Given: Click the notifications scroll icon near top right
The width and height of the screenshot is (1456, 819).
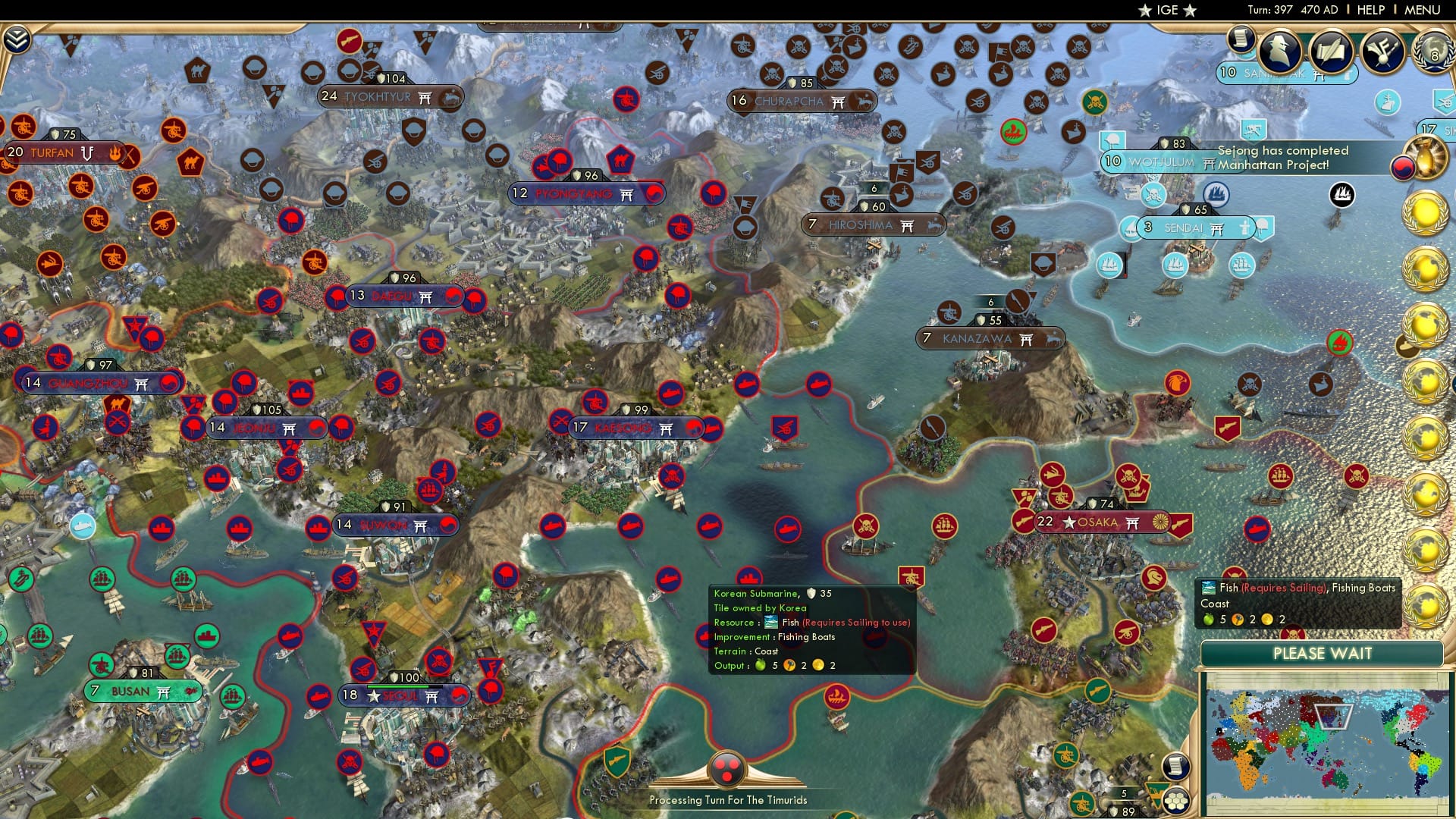Looking at the screenshot, I should point(1241,40).
